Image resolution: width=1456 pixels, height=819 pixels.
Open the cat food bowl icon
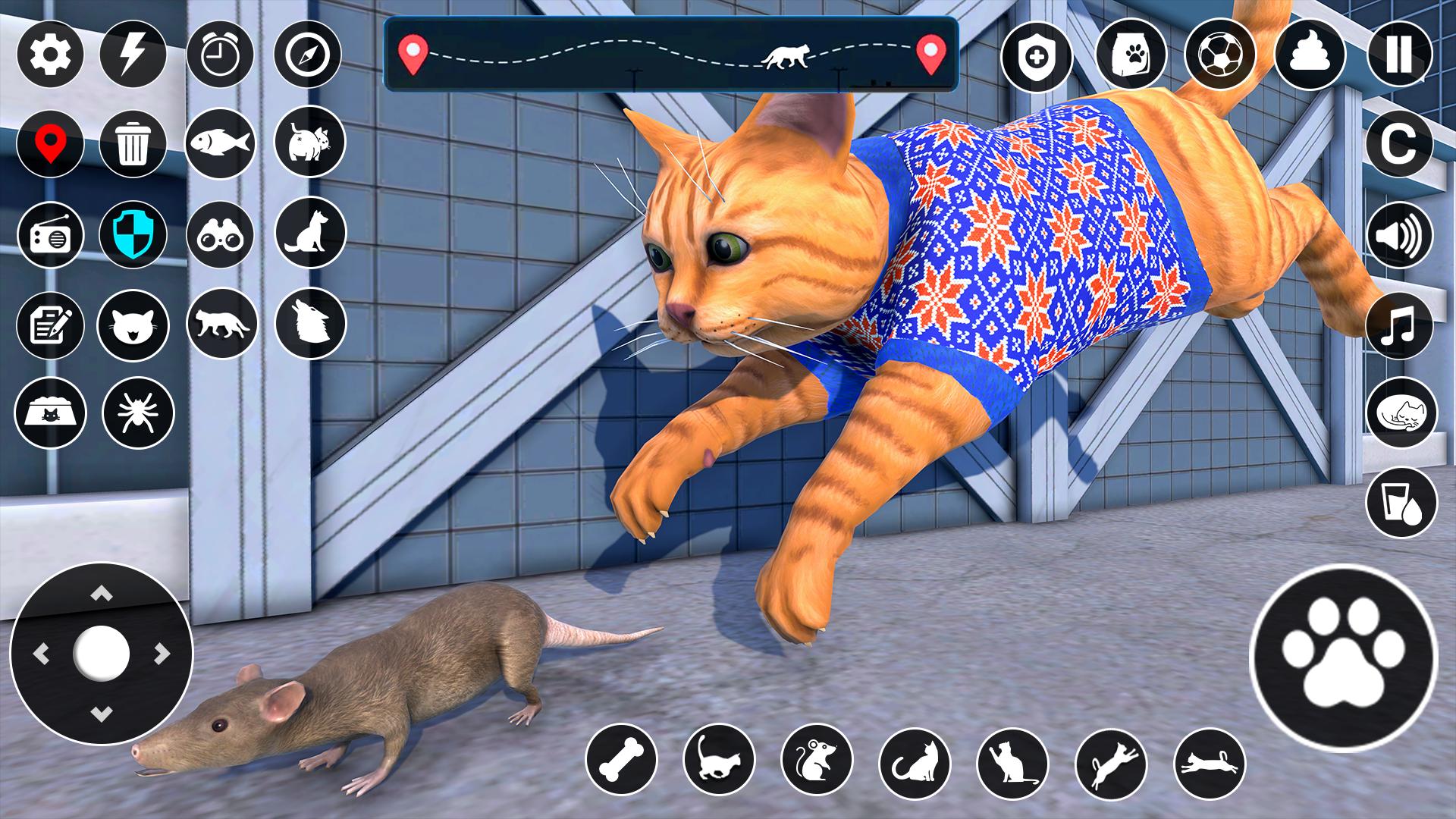(50, 413)
